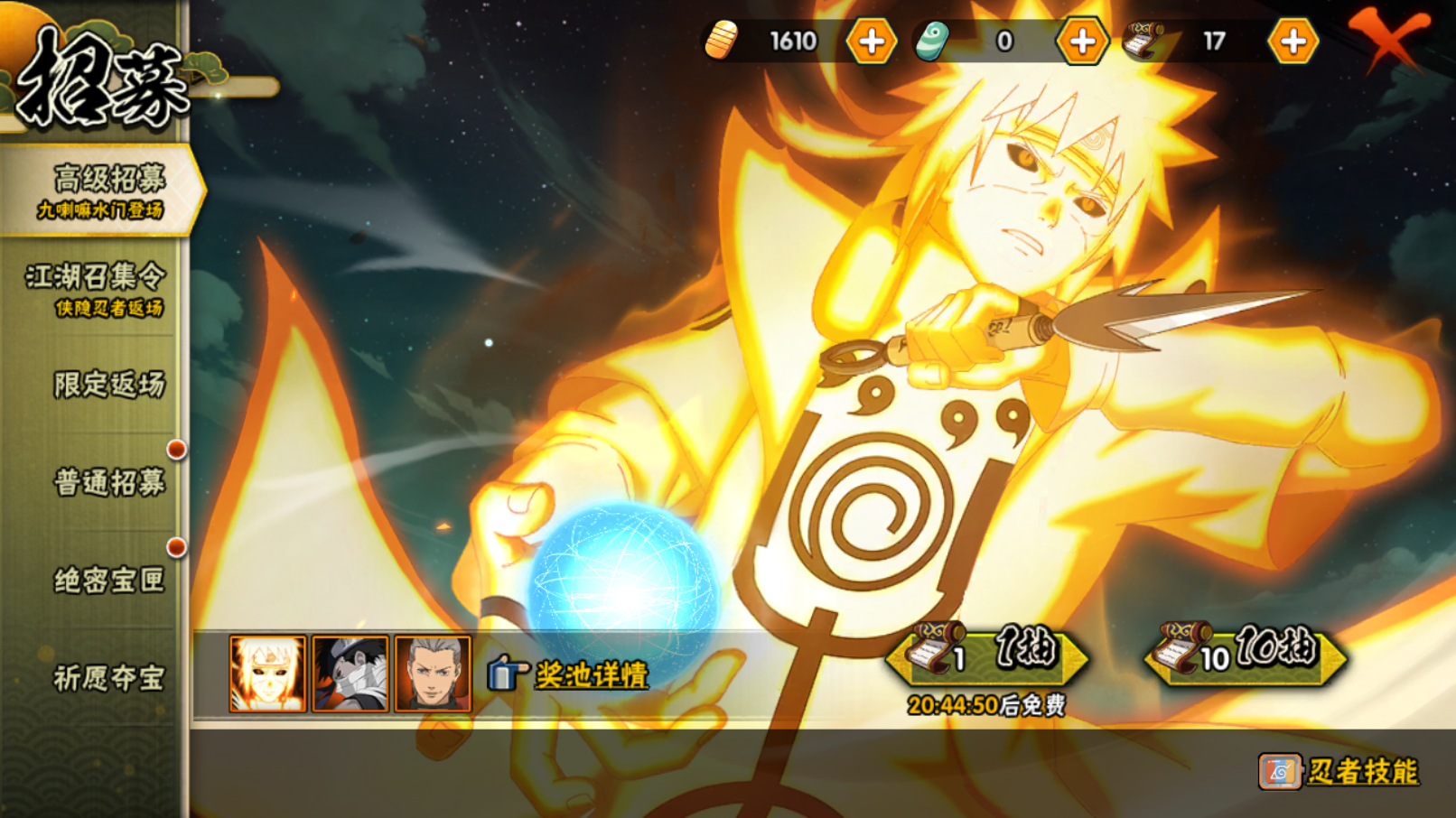This screenshot has height=818, width=1456.
Task: Select the masked dark-haired ninja portrait
Action: pos(350,674)
